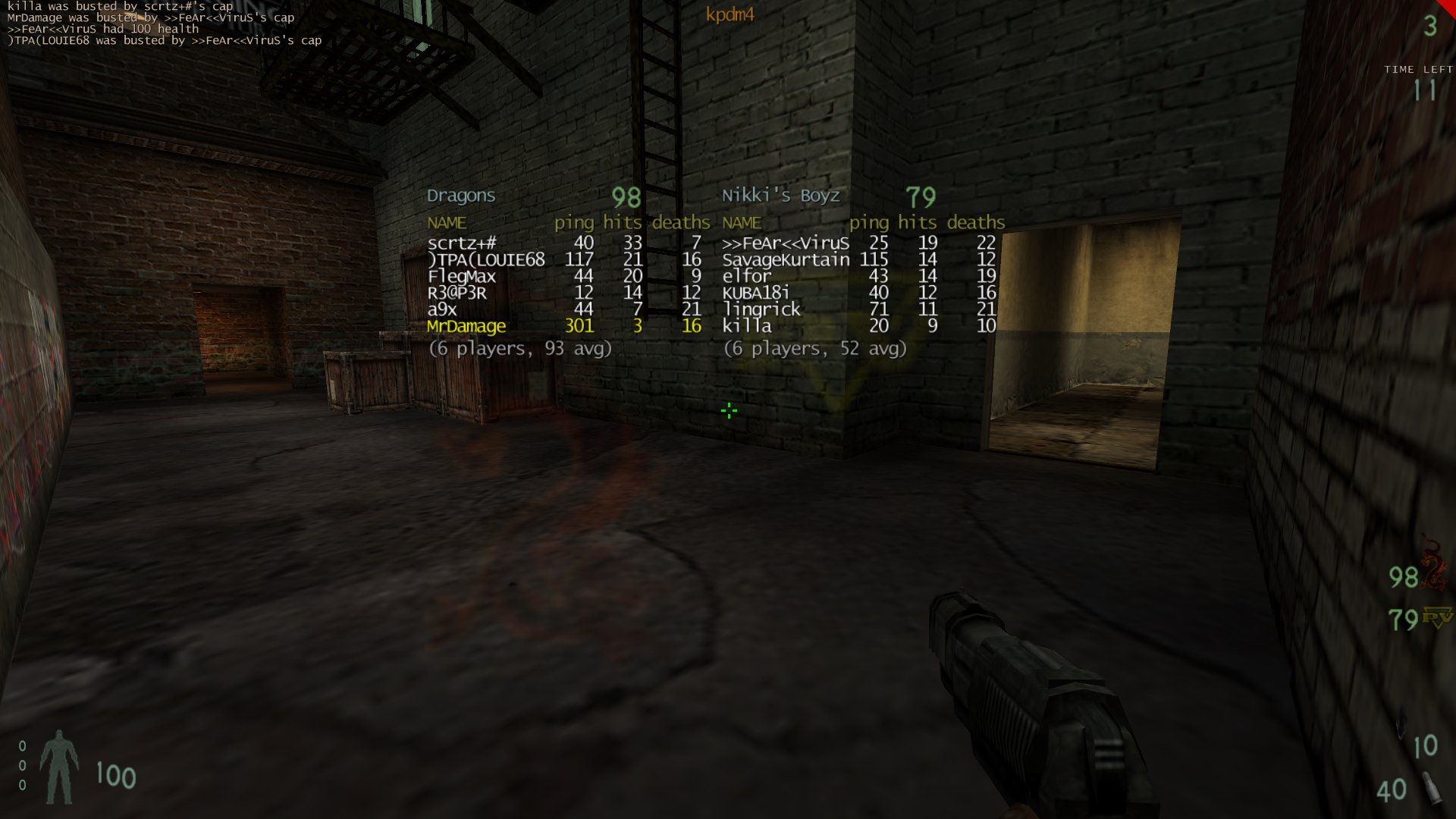
Task: Select killa on the scoreboard
Action: [746, 326]
